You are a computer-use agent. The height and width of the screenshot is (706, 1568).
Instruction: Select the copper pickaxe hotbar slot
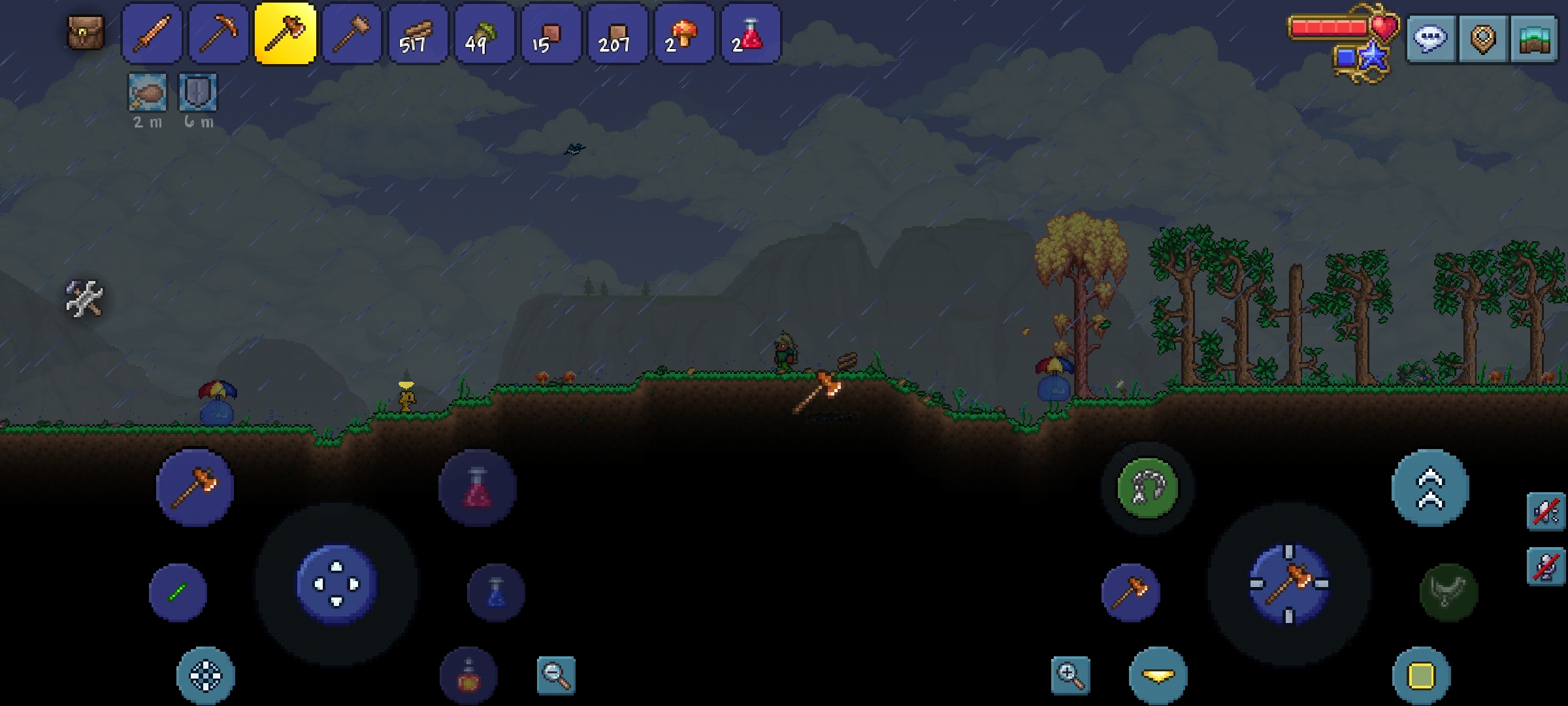click(218, 33)
